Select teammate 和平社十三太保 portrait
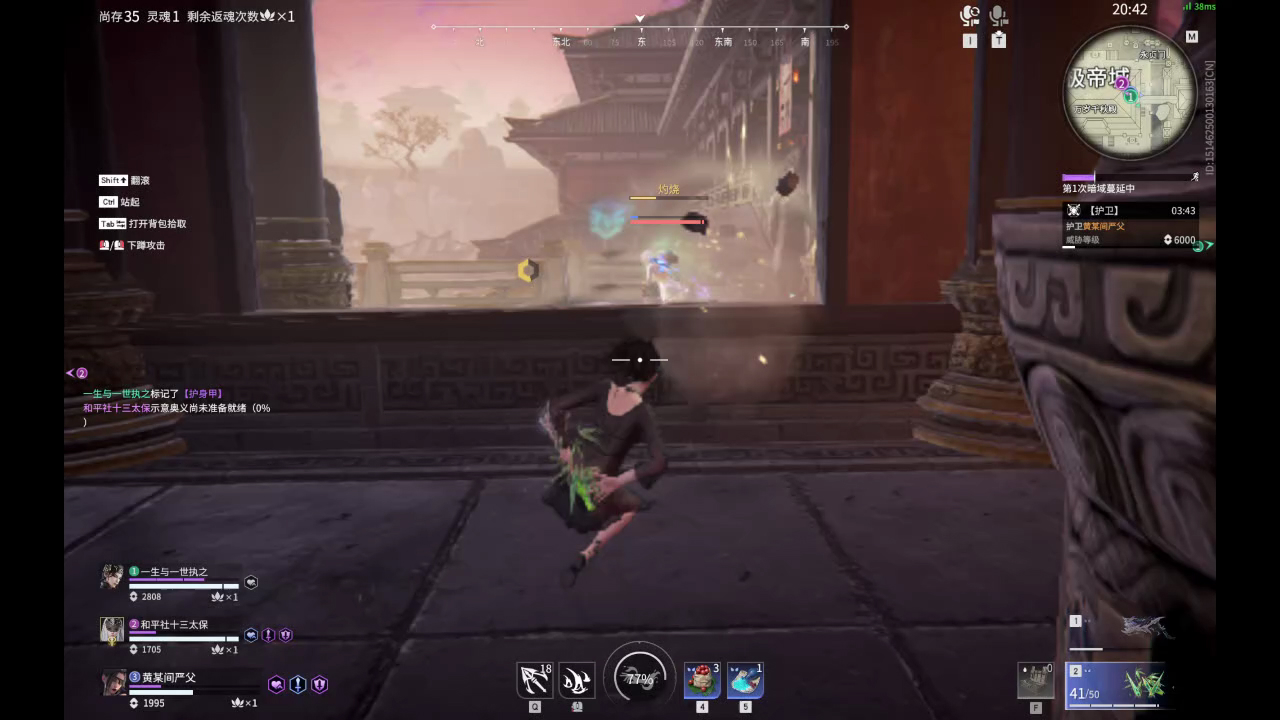Screen dimensions: 1280x720 (111, 630)
